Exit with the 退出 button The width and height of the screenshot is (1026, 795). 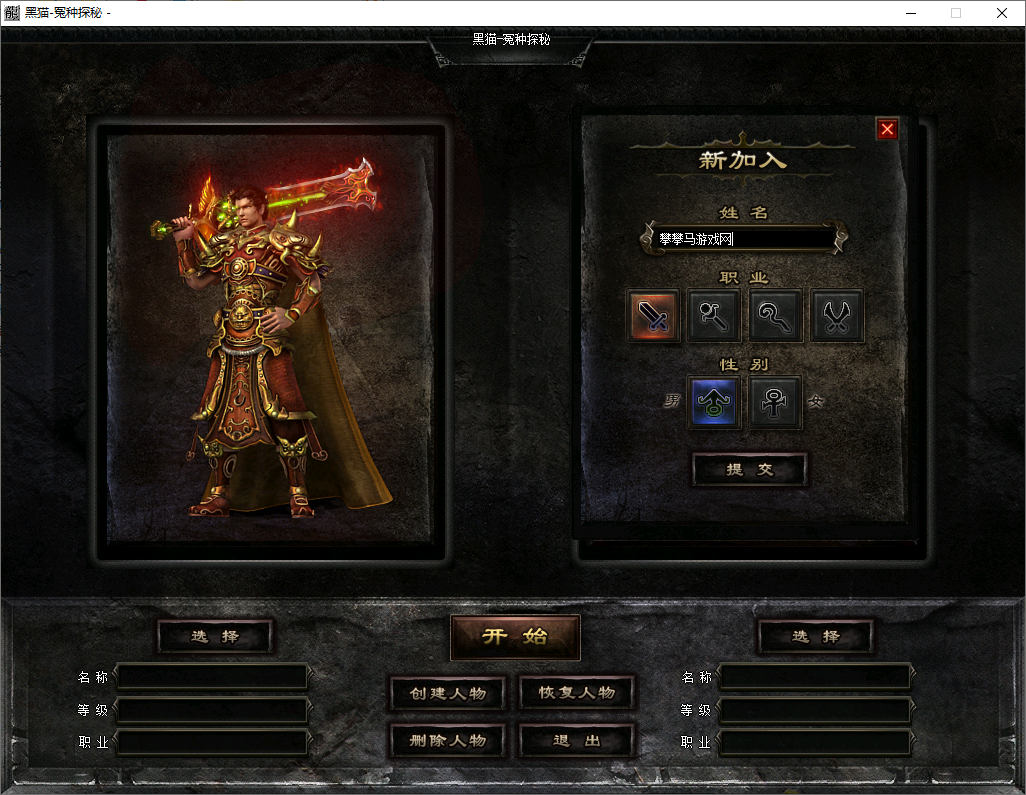[x=576, y=741]
